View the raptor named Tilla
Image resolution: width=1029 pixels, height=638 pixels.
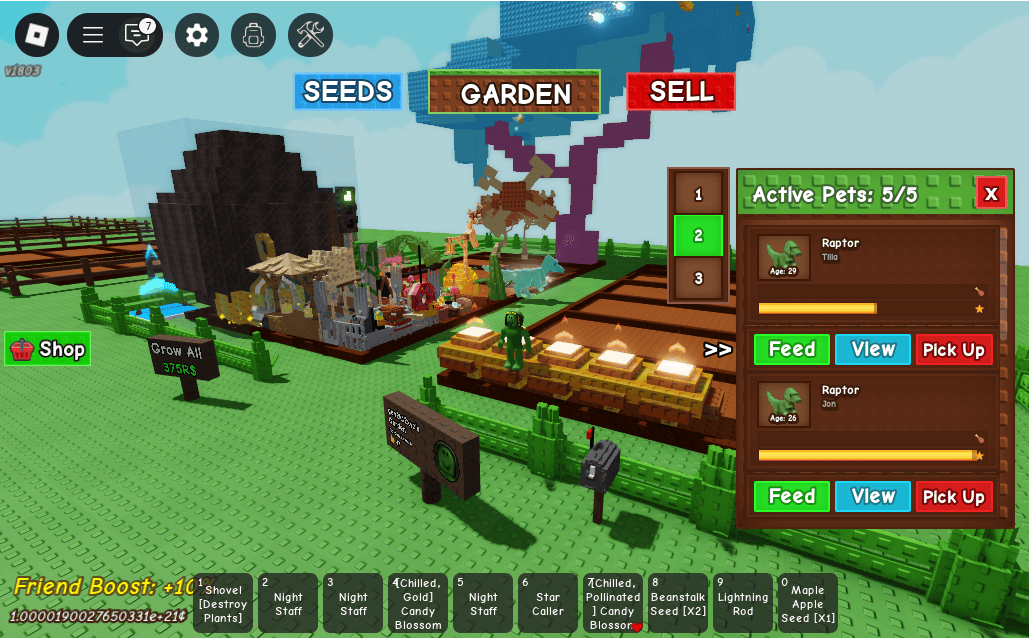(873, 349)
